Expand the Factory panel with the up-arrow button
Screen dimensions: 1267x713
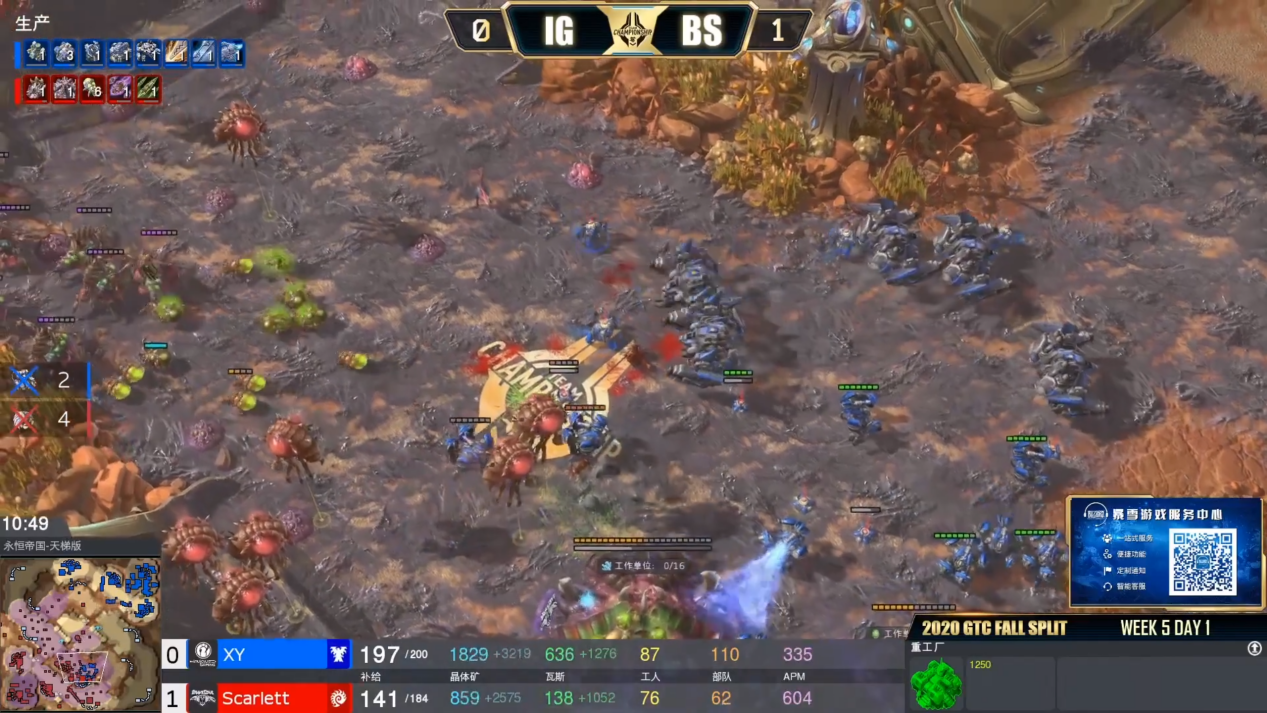[1254, 649]
